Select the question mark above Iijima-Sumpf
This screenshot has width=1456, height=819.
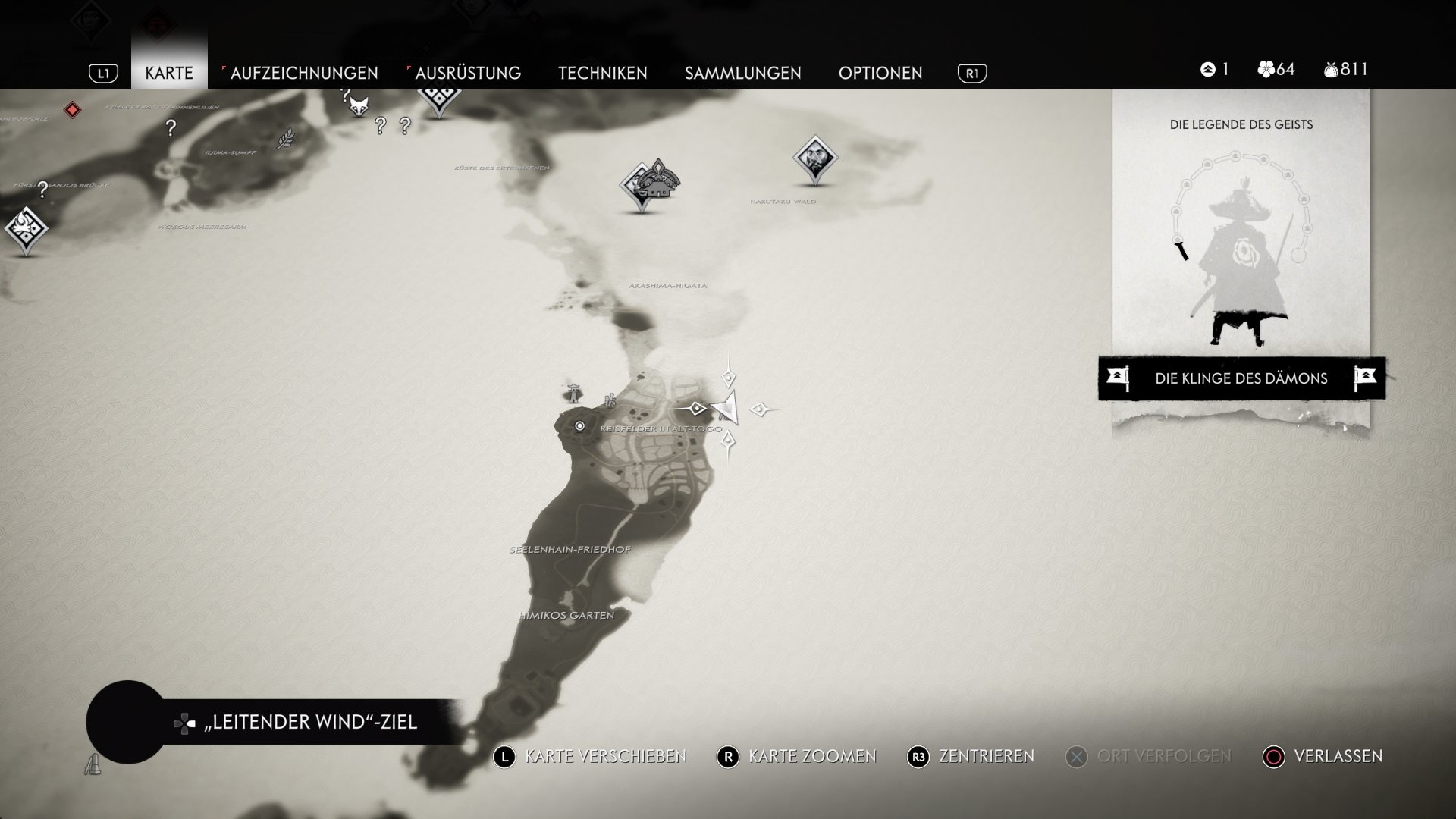(x=171, y=128)
